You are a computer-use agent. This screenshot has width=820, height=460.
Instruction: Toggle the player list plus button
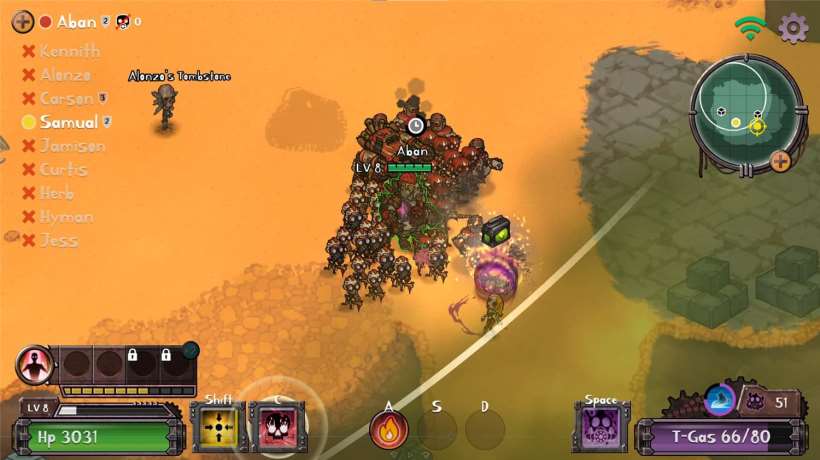[x=22, y=21]
